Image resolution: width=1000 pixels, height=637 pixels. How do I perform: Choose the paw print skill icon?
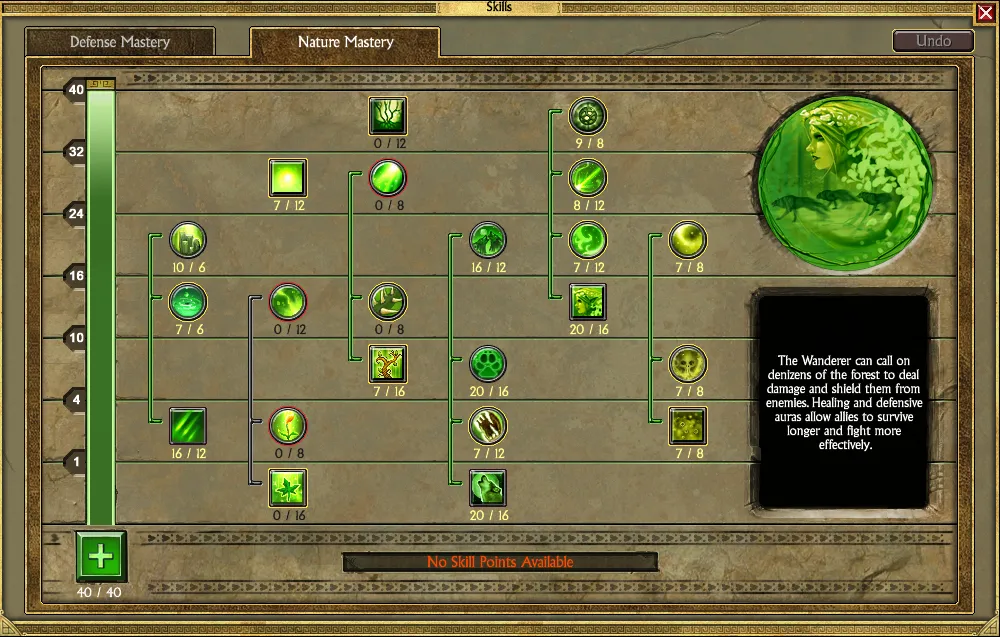pyautogui.click(x=488, y=364)
